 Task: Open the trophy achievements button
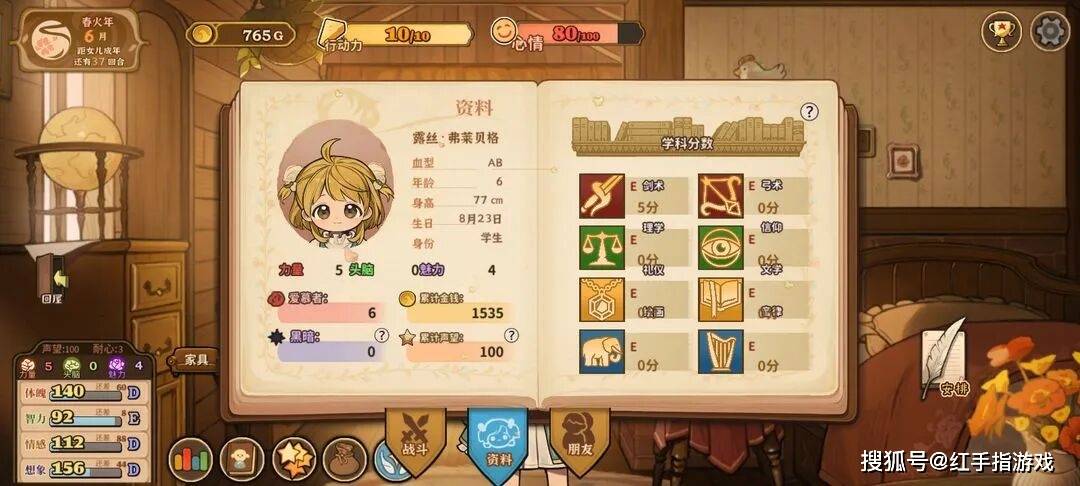click(x=999, y=31)
